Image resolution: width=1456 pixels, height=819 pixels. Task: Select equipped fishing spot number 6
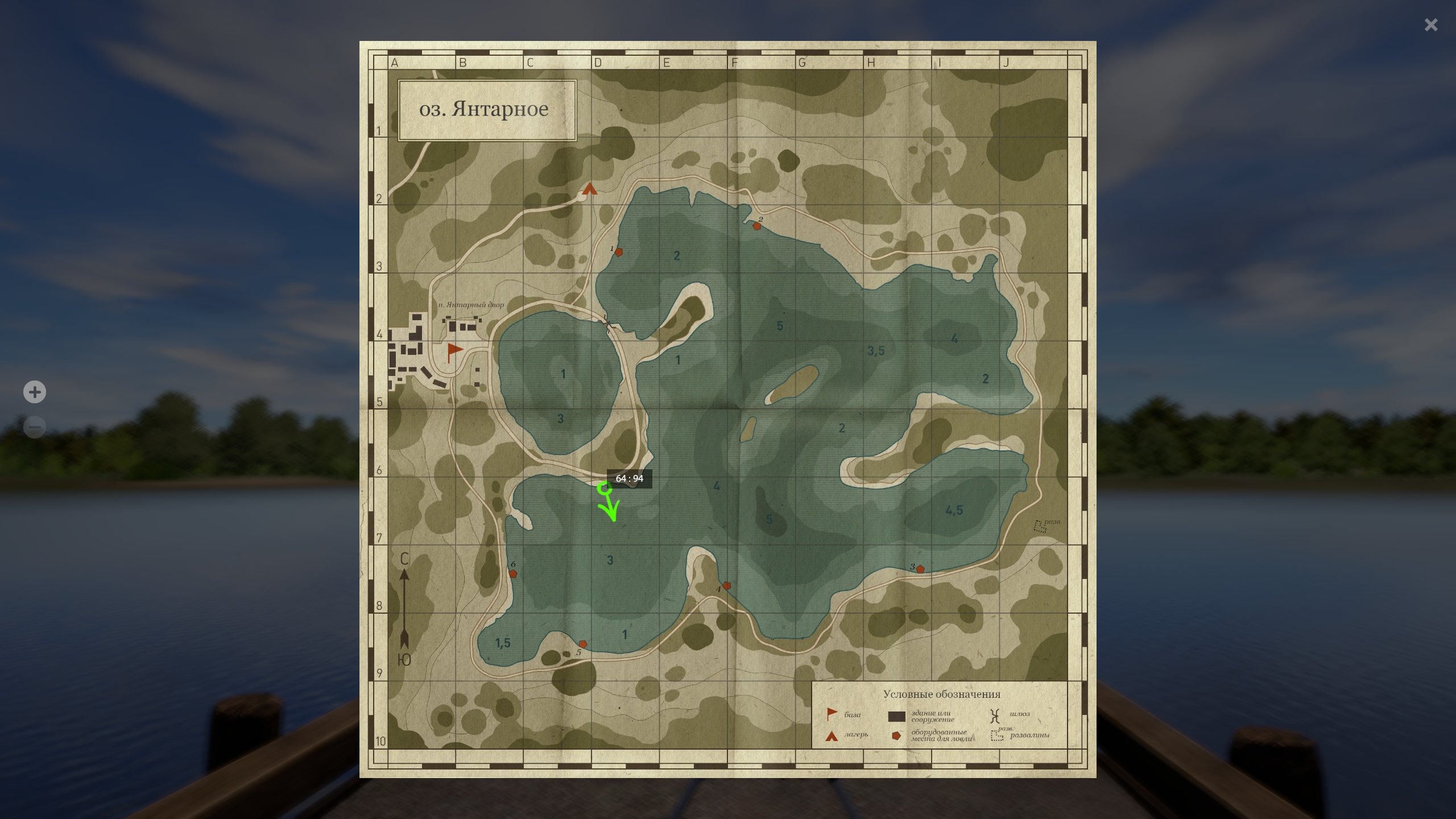(x=513, y=574)
